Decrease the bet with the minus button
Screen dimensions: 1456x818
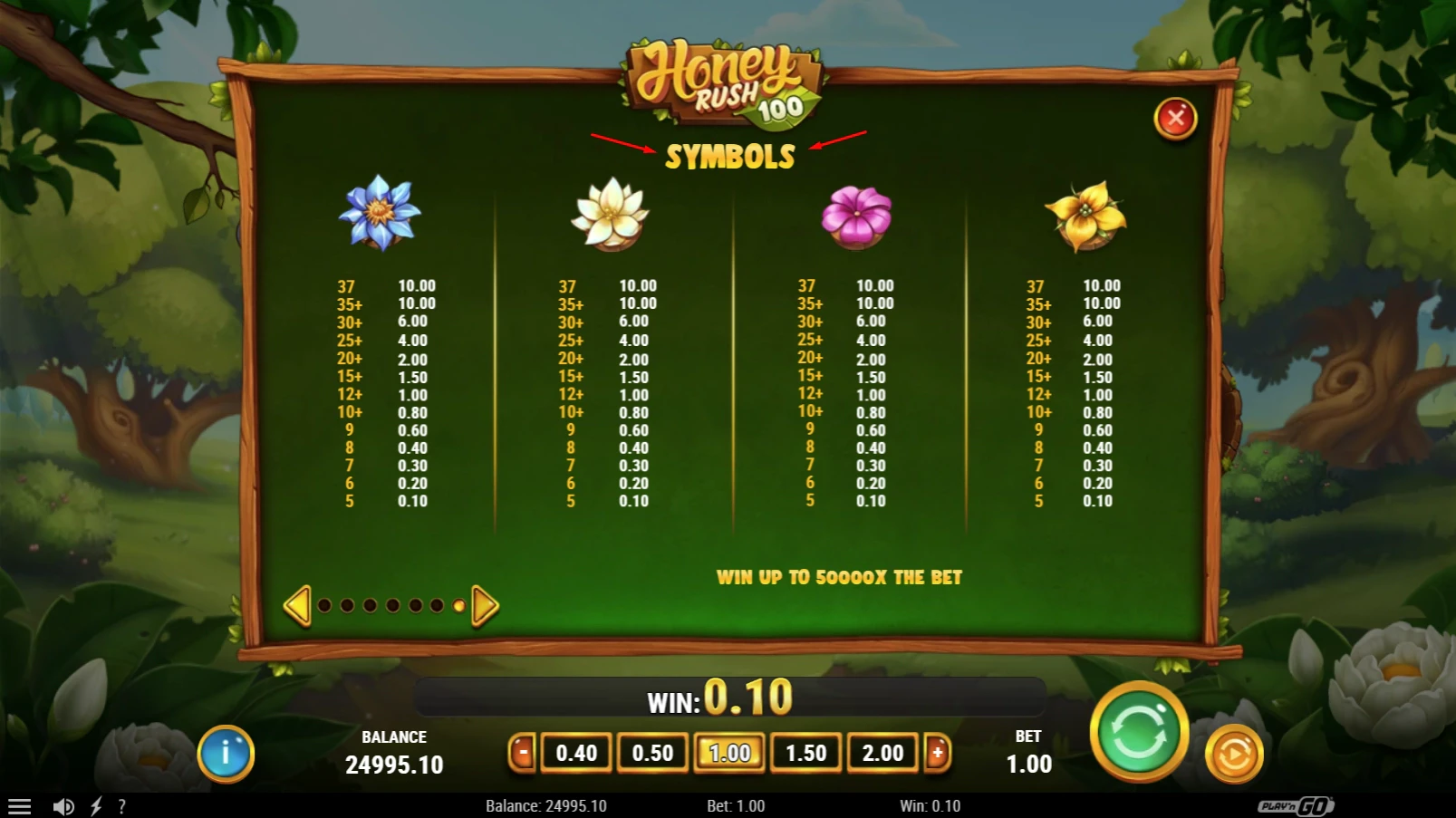(x=524, y=753)
